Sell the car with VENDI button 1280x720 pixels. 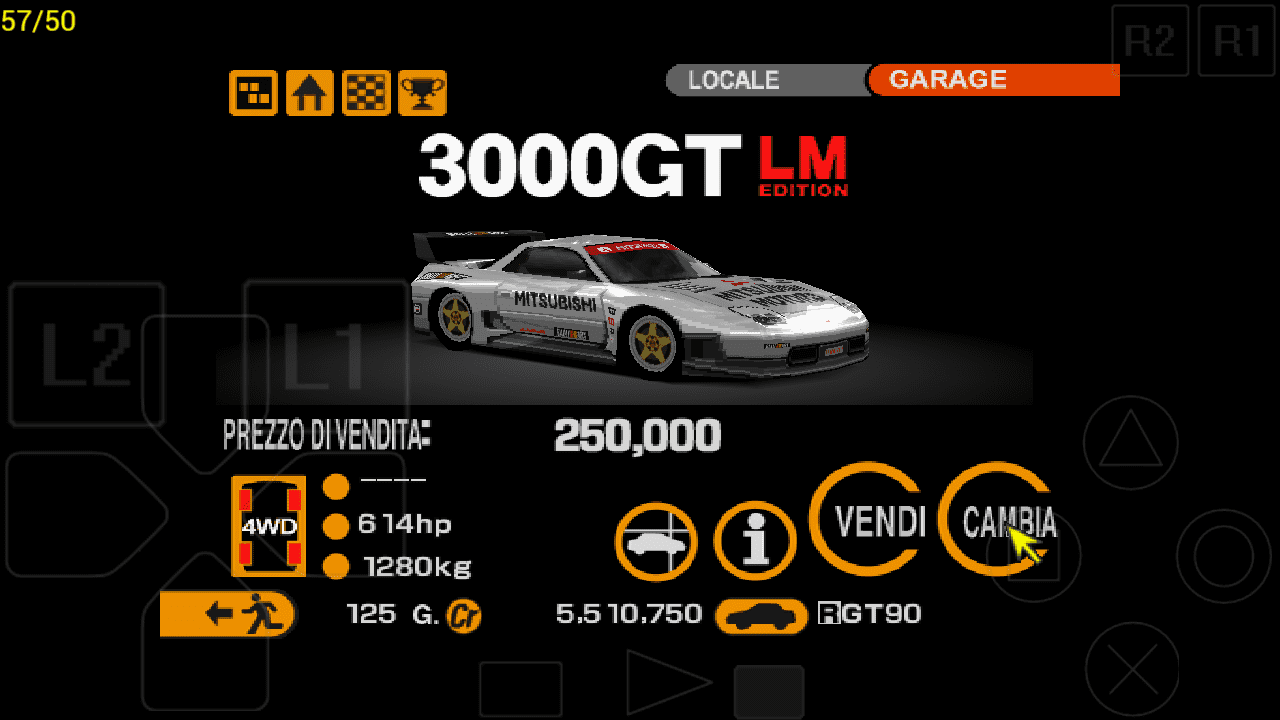point(866,521)
